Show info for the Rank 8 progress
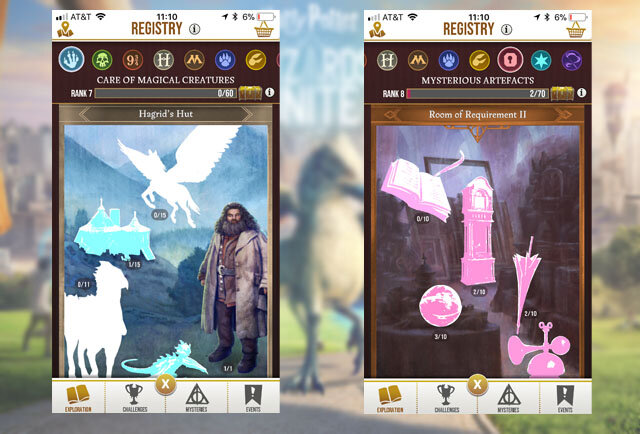 tap(581, 94)
